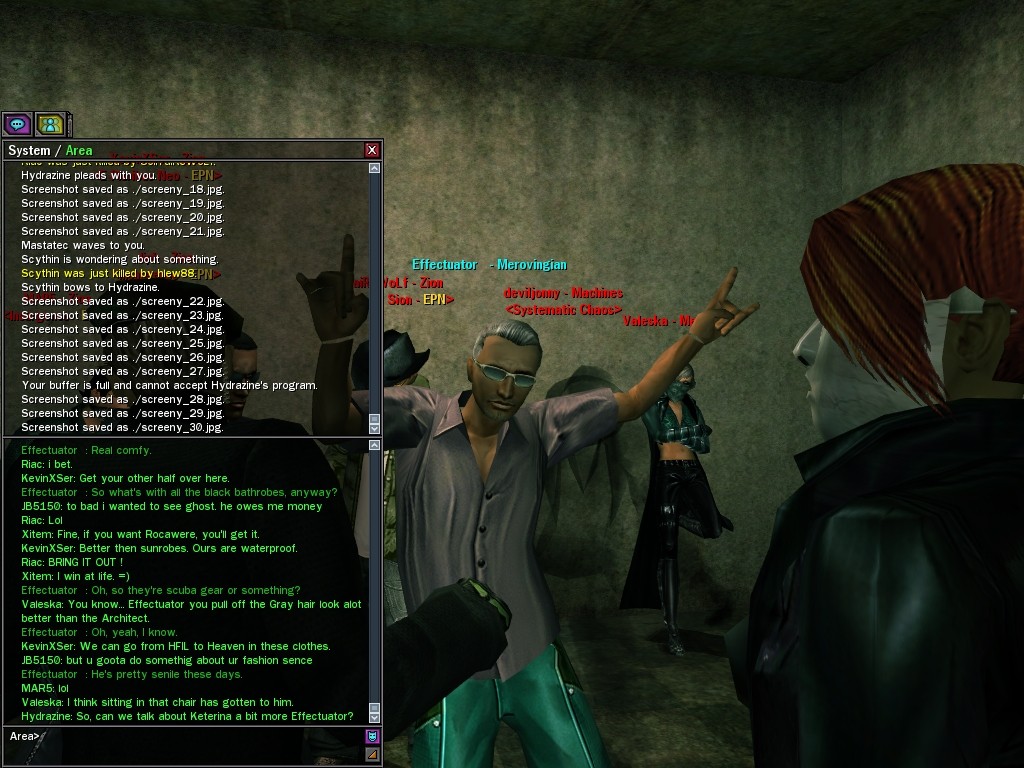Click the System log scroll-up arrow
Image resolution: width=1024 pixels, height=768 pixels.
click(x=375, y=168)
